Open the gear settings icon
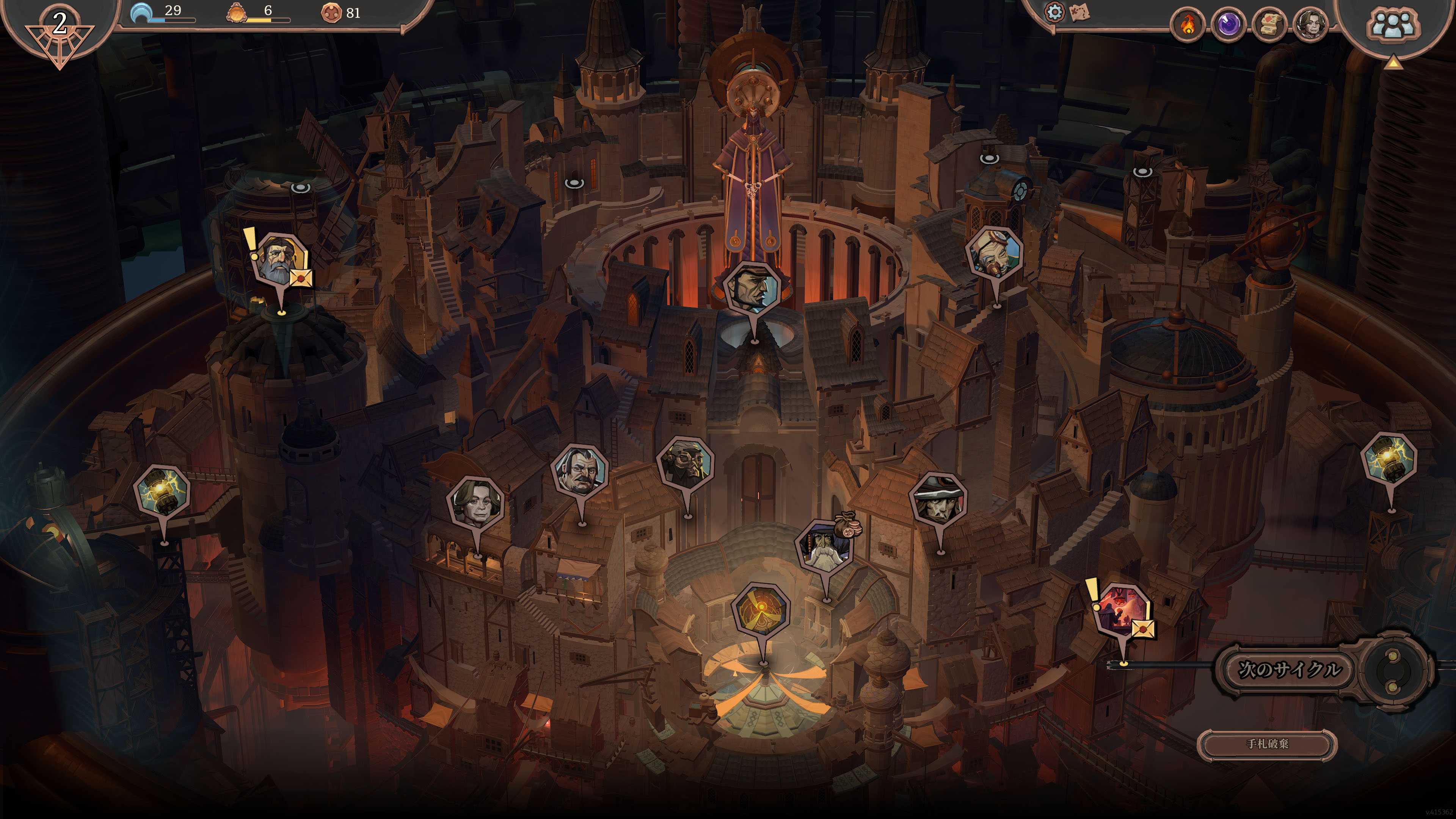 click(x=1054, y=12)
